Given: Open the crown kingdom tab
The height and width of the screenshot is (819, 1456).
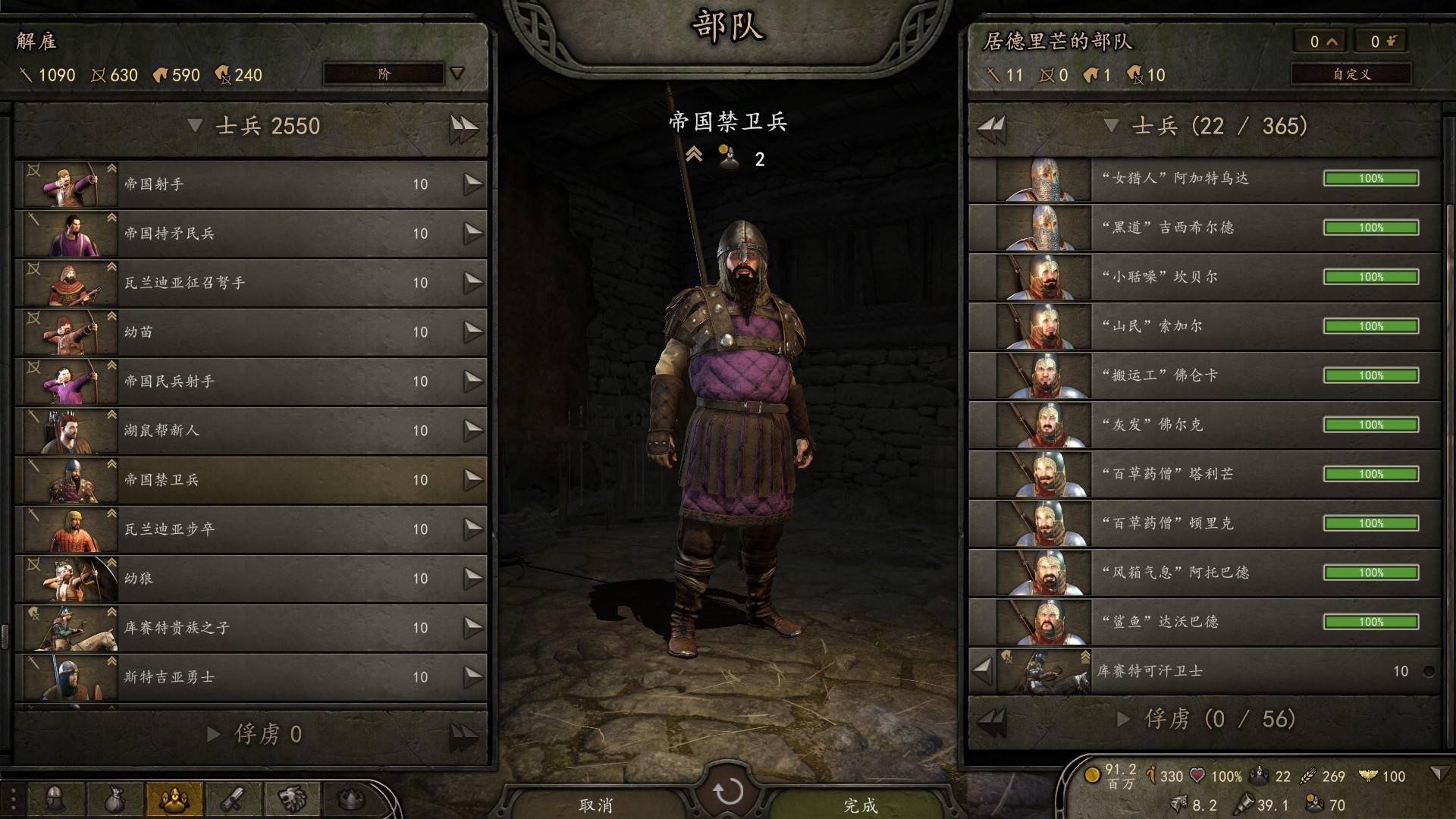Looking at the screenshot, I should coord(351,799).
